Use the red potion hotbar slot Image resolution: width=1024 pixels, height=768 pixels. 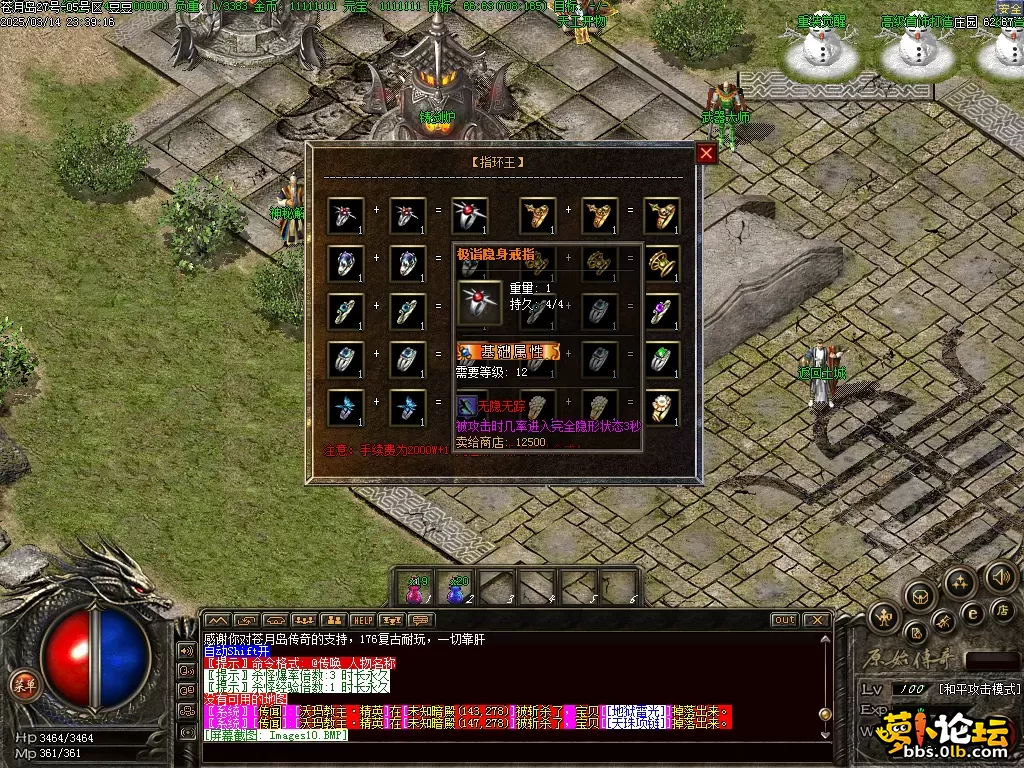[416, 589]
